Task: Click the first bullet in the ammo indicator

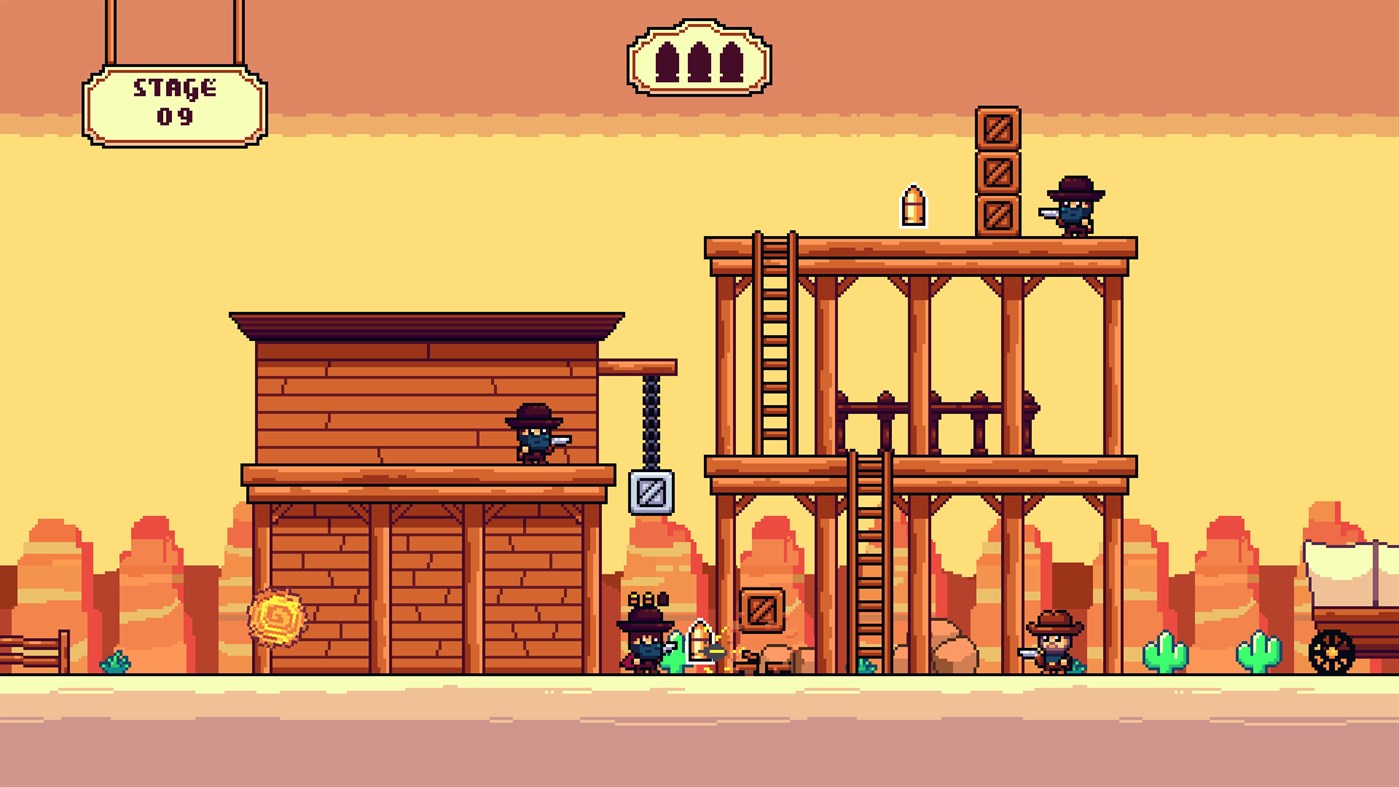Action: (x=668, y=62)
